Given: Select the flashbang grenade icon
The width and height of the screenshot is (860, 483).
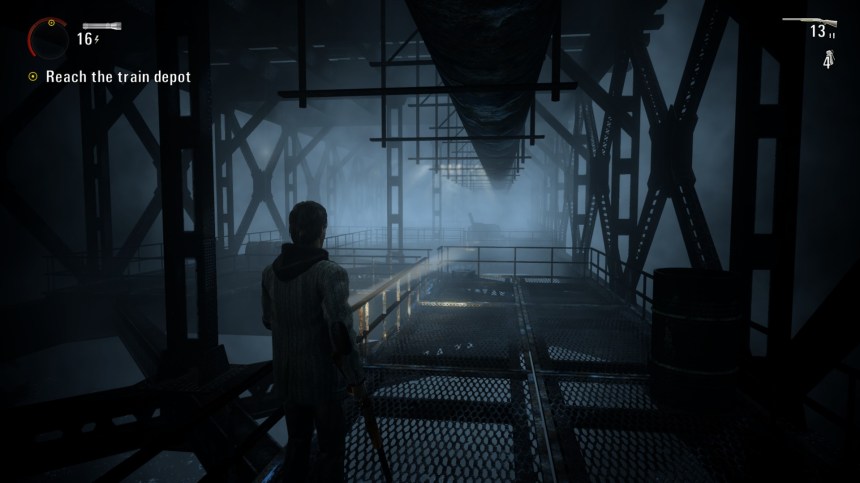Looking at the screenshot, I should tap(829, 57).
